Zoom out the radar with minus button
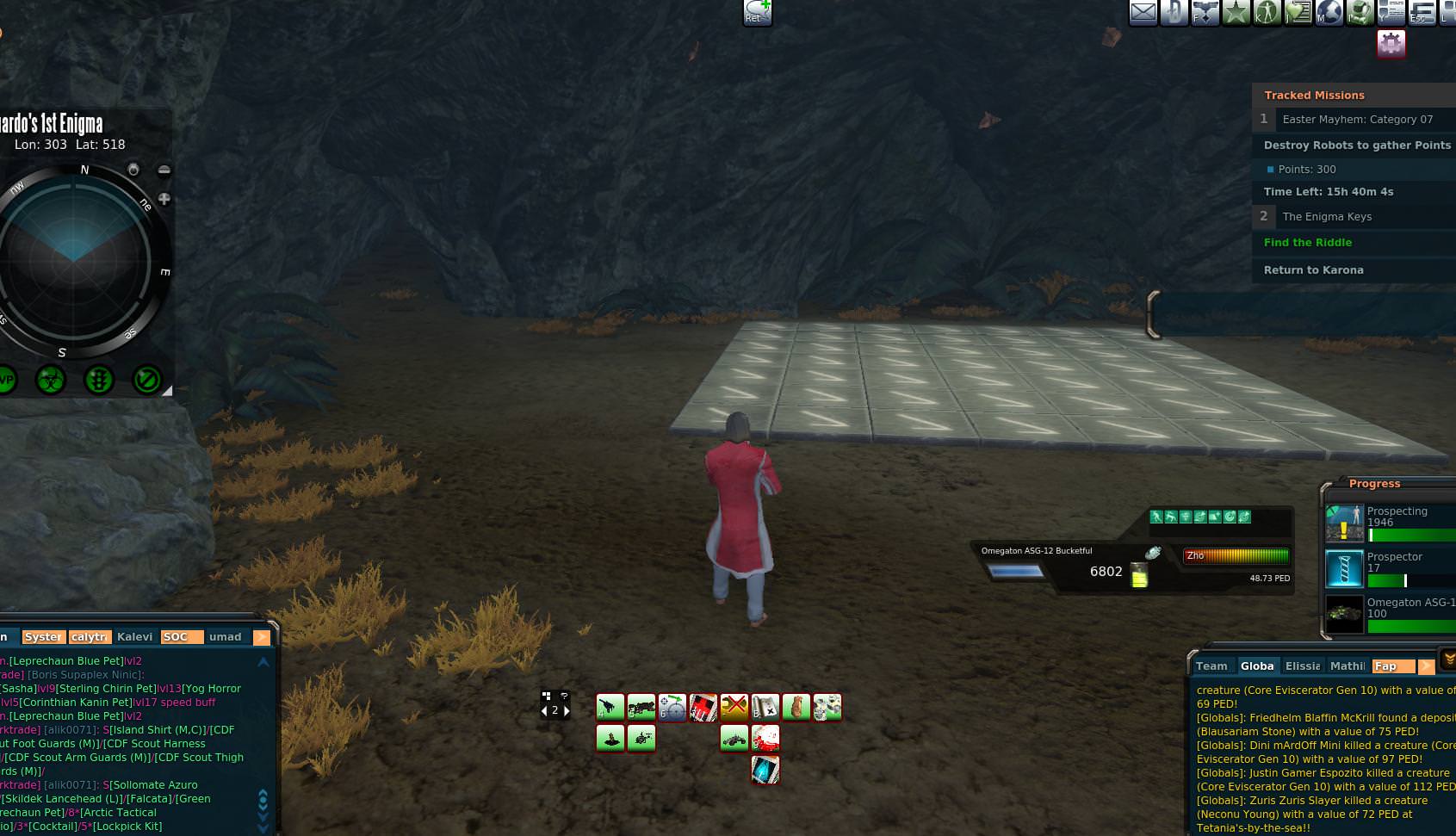This screenshot has width=1456, height=836. [x=164, y=170]
